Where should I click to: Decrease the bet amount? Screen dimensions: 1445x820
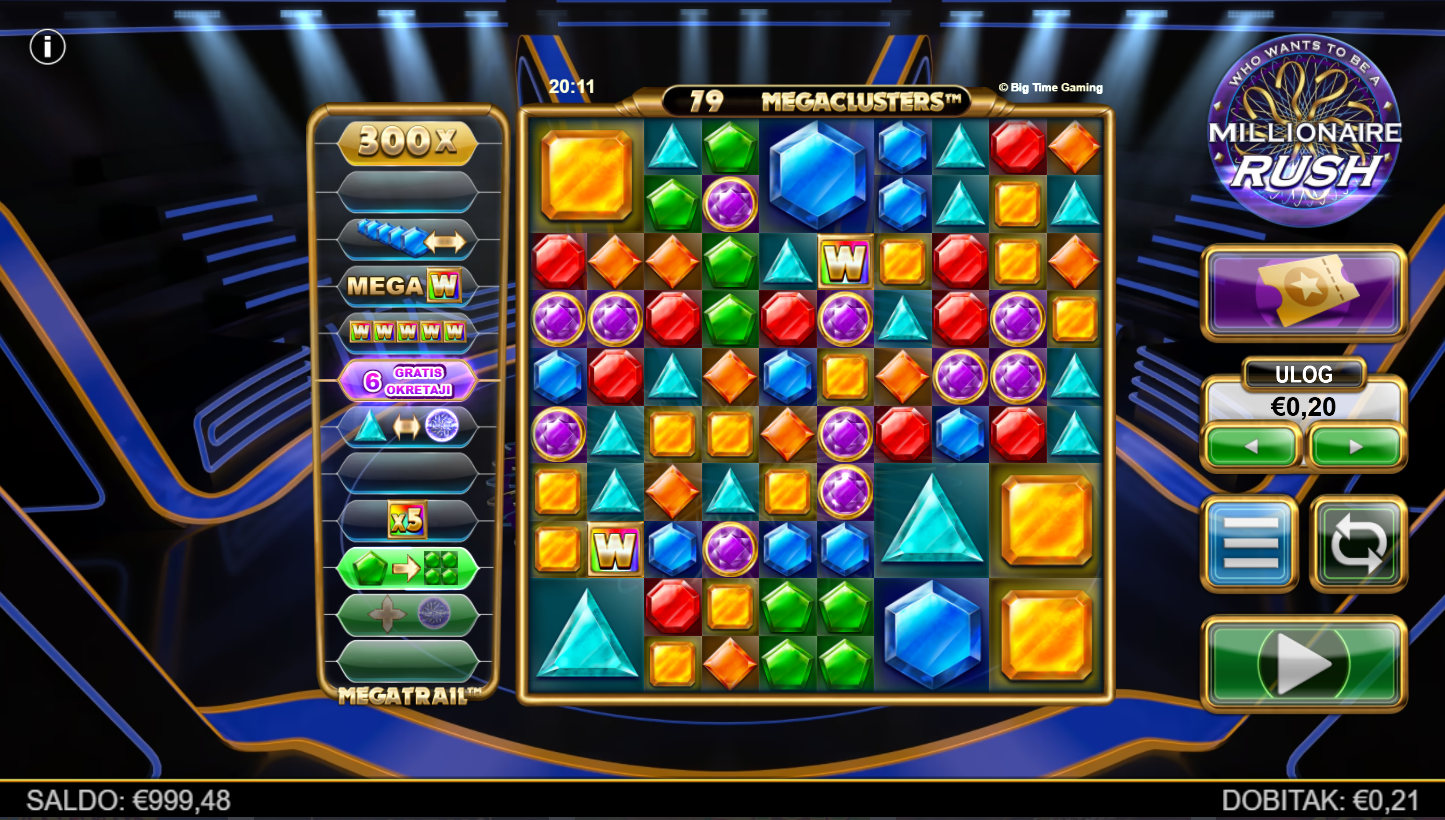pos(1252,446)
